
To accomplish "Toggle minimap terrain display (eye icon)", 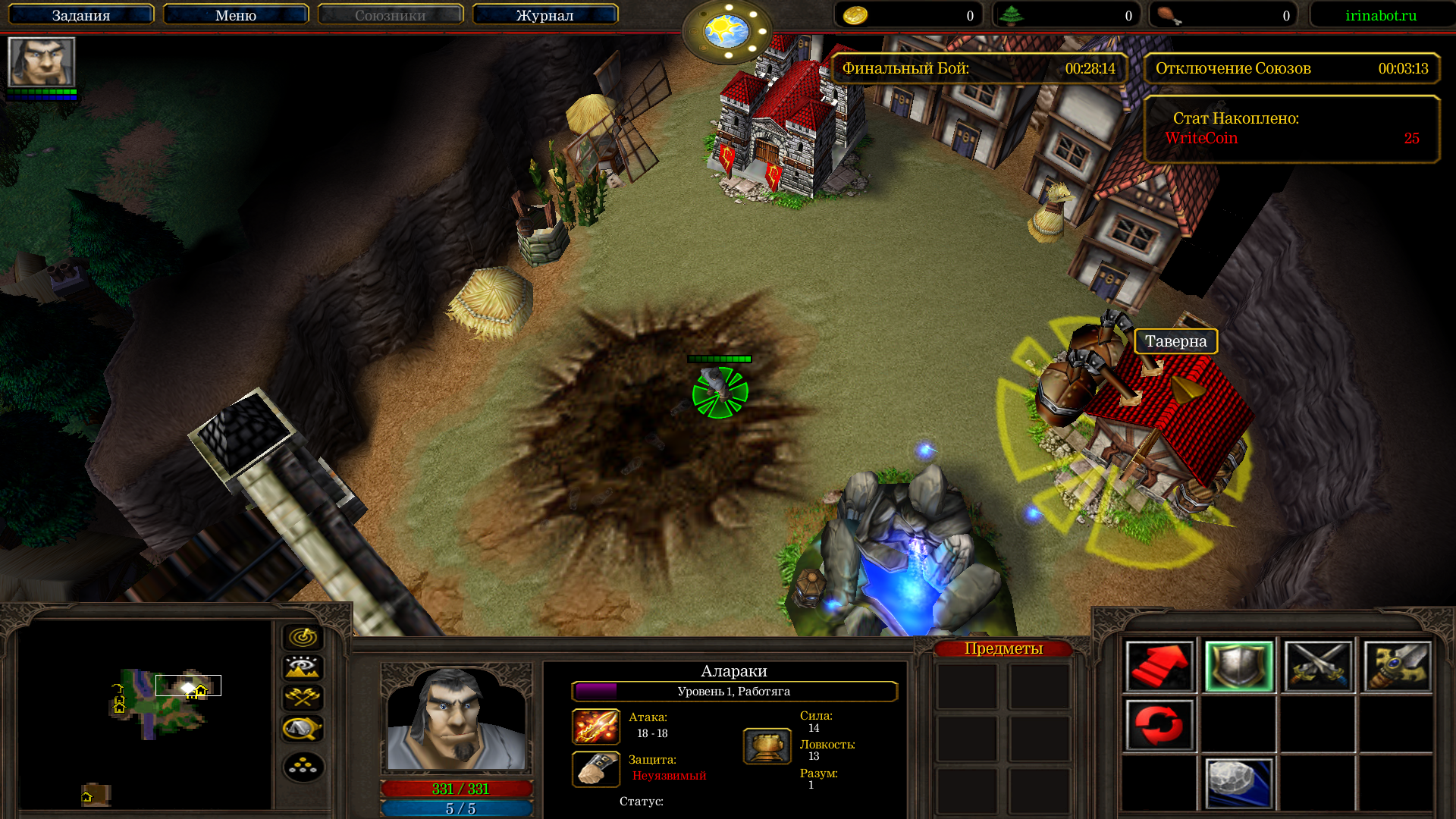I will [x=303, y=667].
